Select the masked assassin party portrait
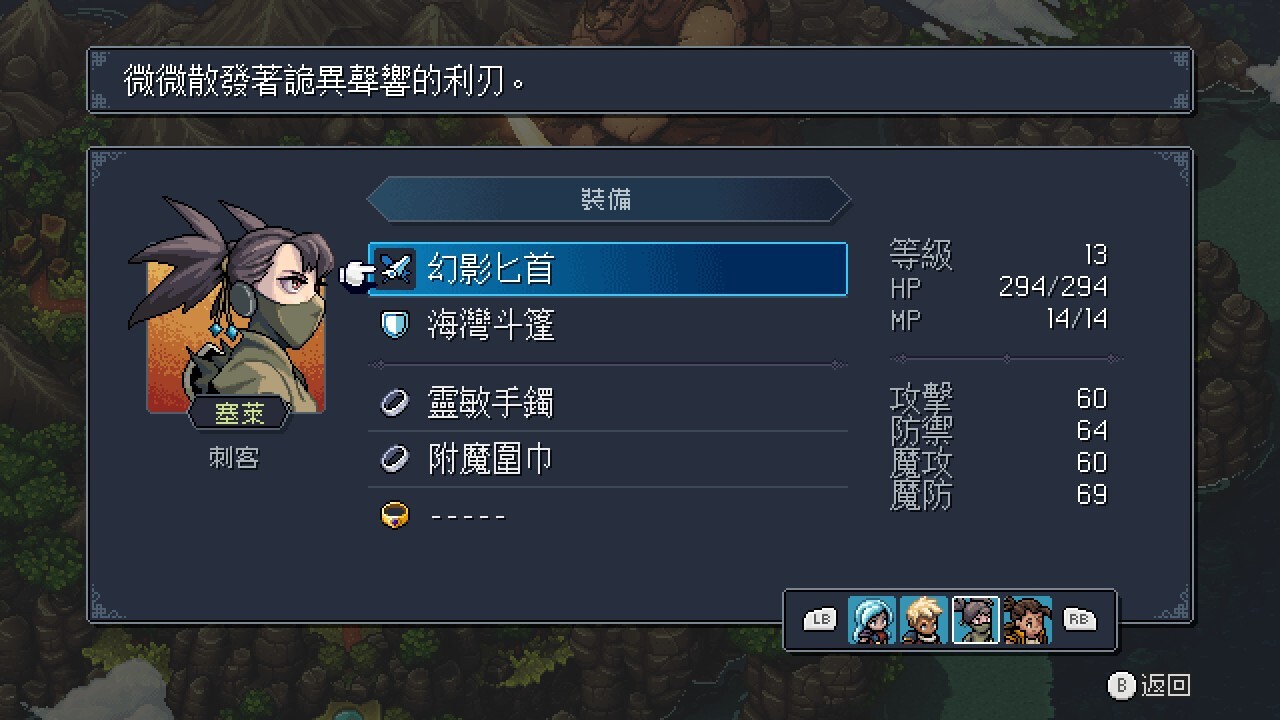Viewport: 1280px width, 720px height. point(976,620)
